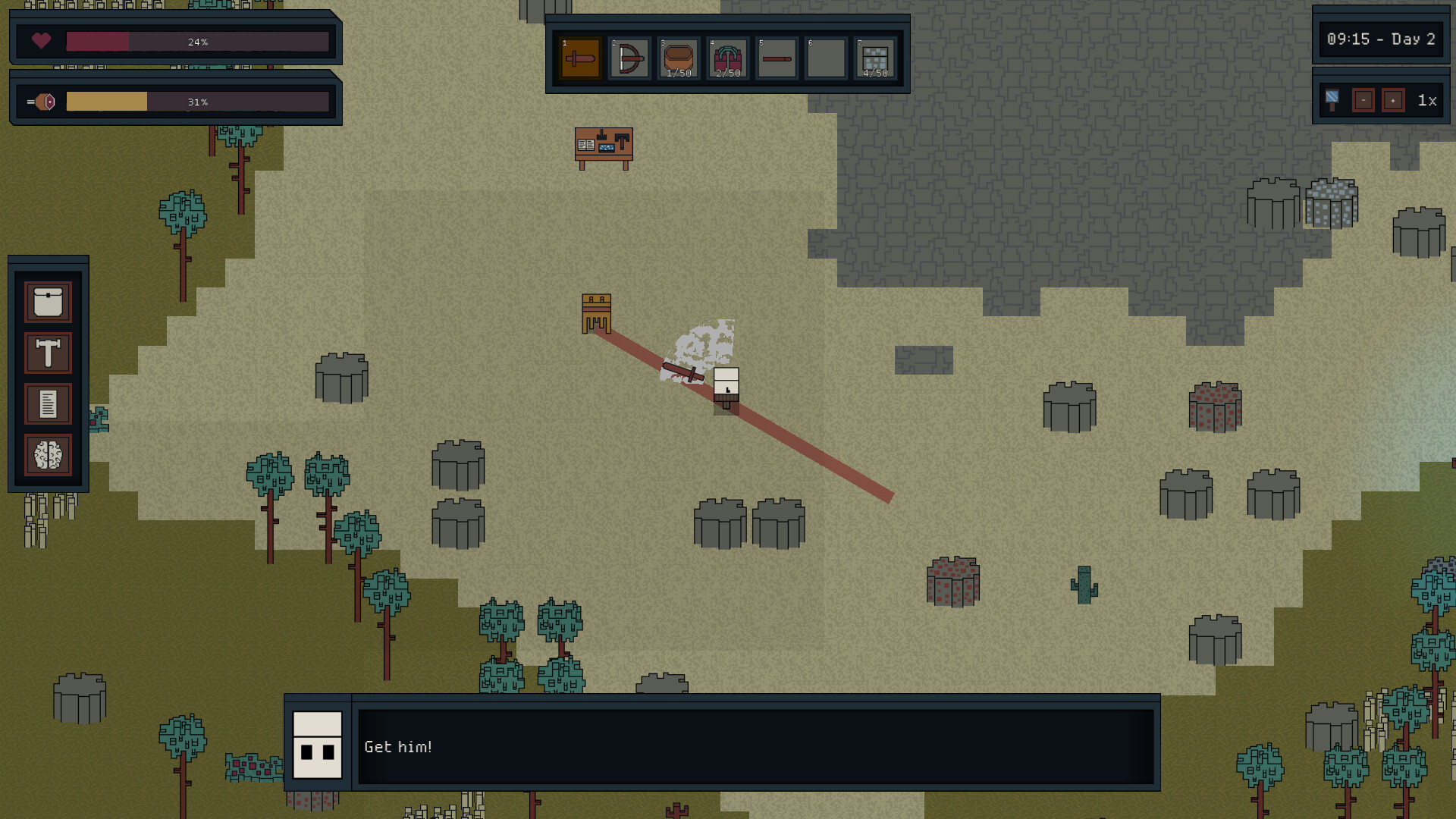
Task: Select the crossbow in hotbar slot 2
Action: click(629, 57)
